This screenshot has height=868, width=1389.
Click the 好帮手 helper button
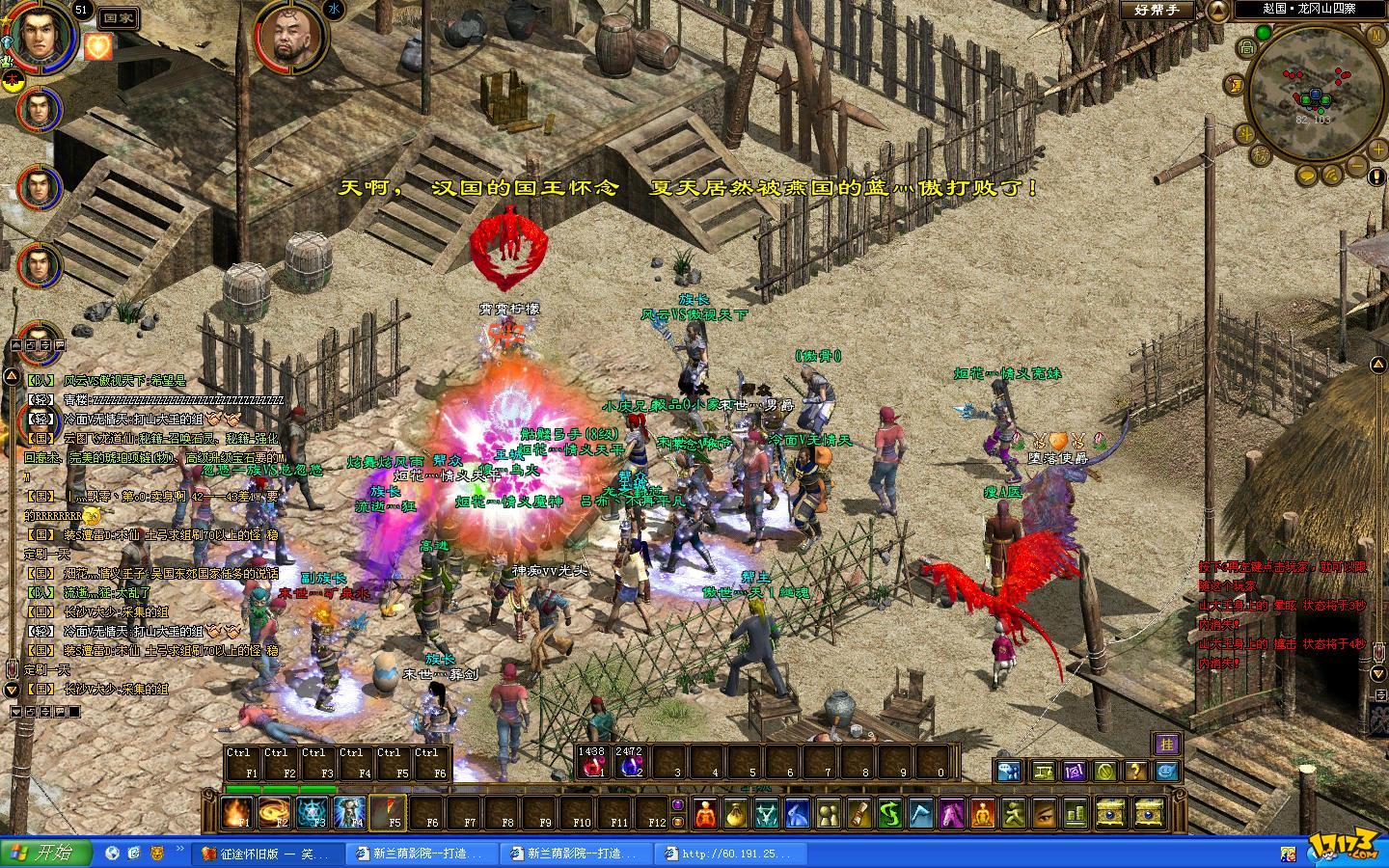point(1155,10)
